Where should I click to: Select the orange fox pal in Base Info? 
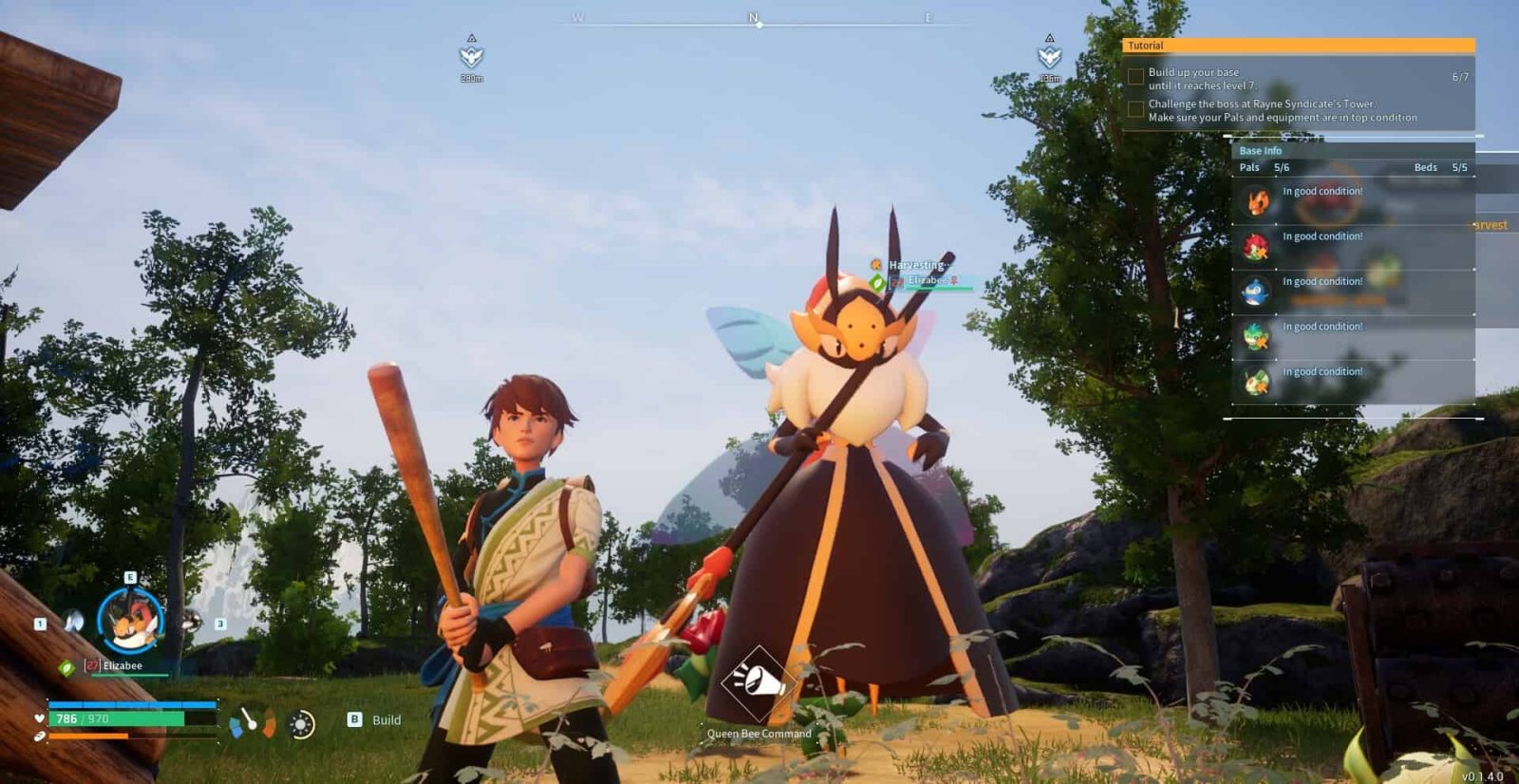1258,201
